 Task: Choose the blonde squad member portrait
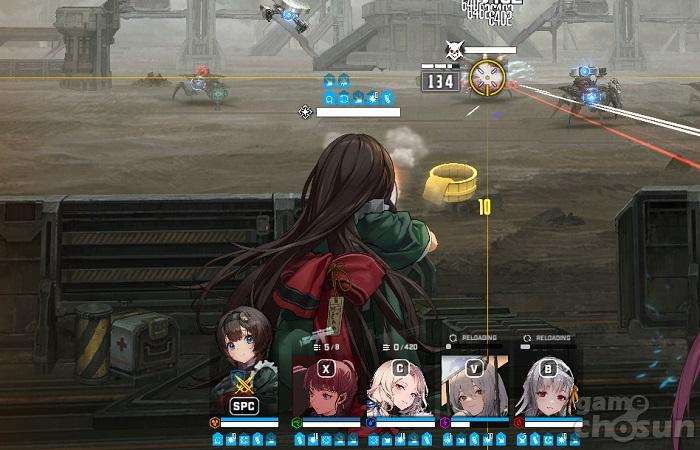coord(399,388)
